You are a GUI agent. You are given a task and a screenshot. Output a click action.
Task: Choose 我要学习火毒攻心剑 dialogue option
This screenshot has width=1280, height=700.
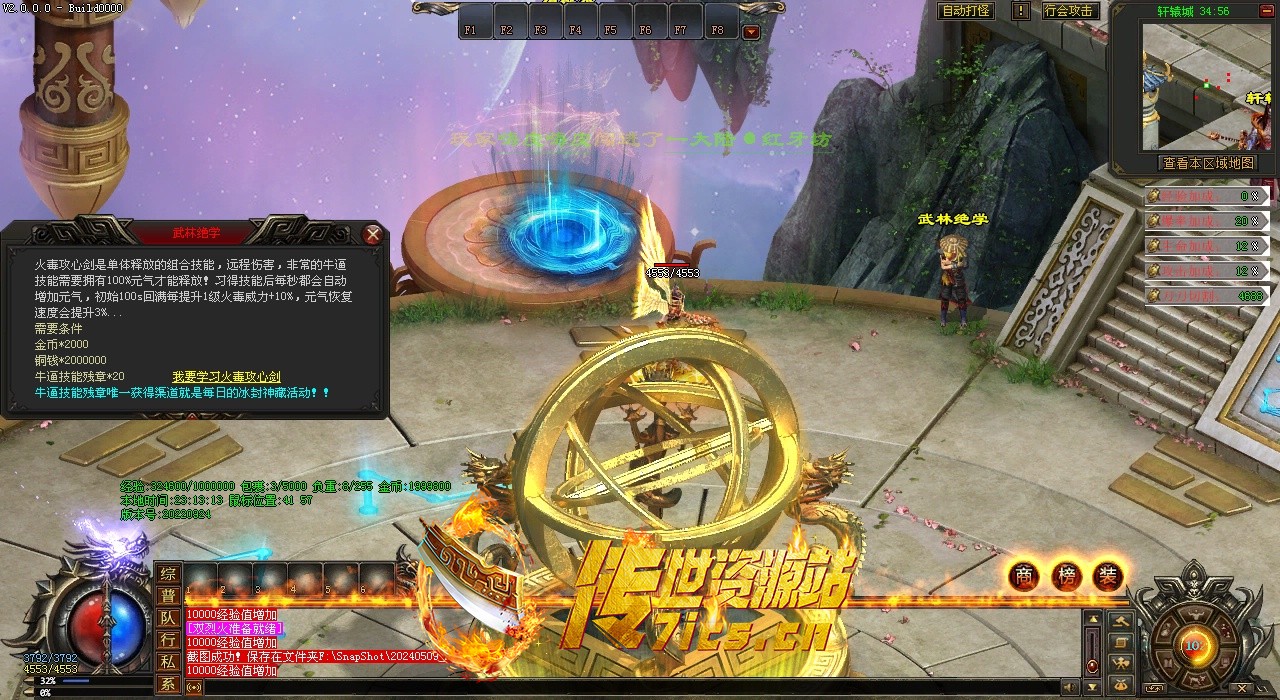(x=226, y=377)
